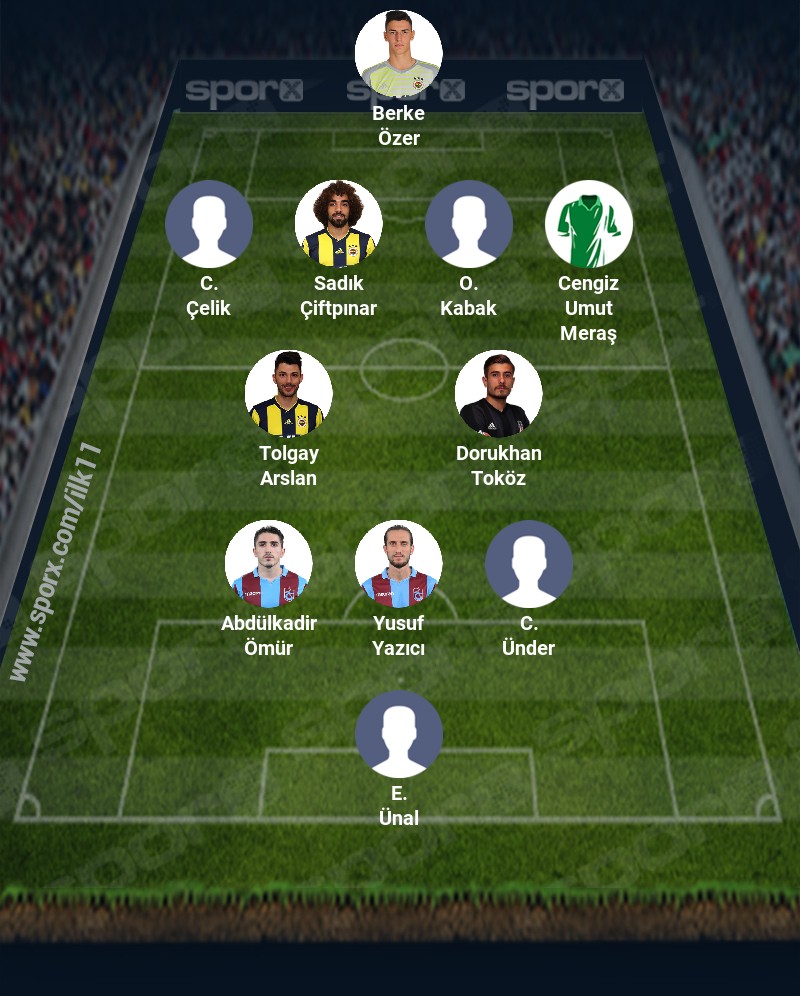This screenshot has width=800, height=996.
Task: Pick Sadık Çiftpınar's player photo
Action: [x=338, y=224]
